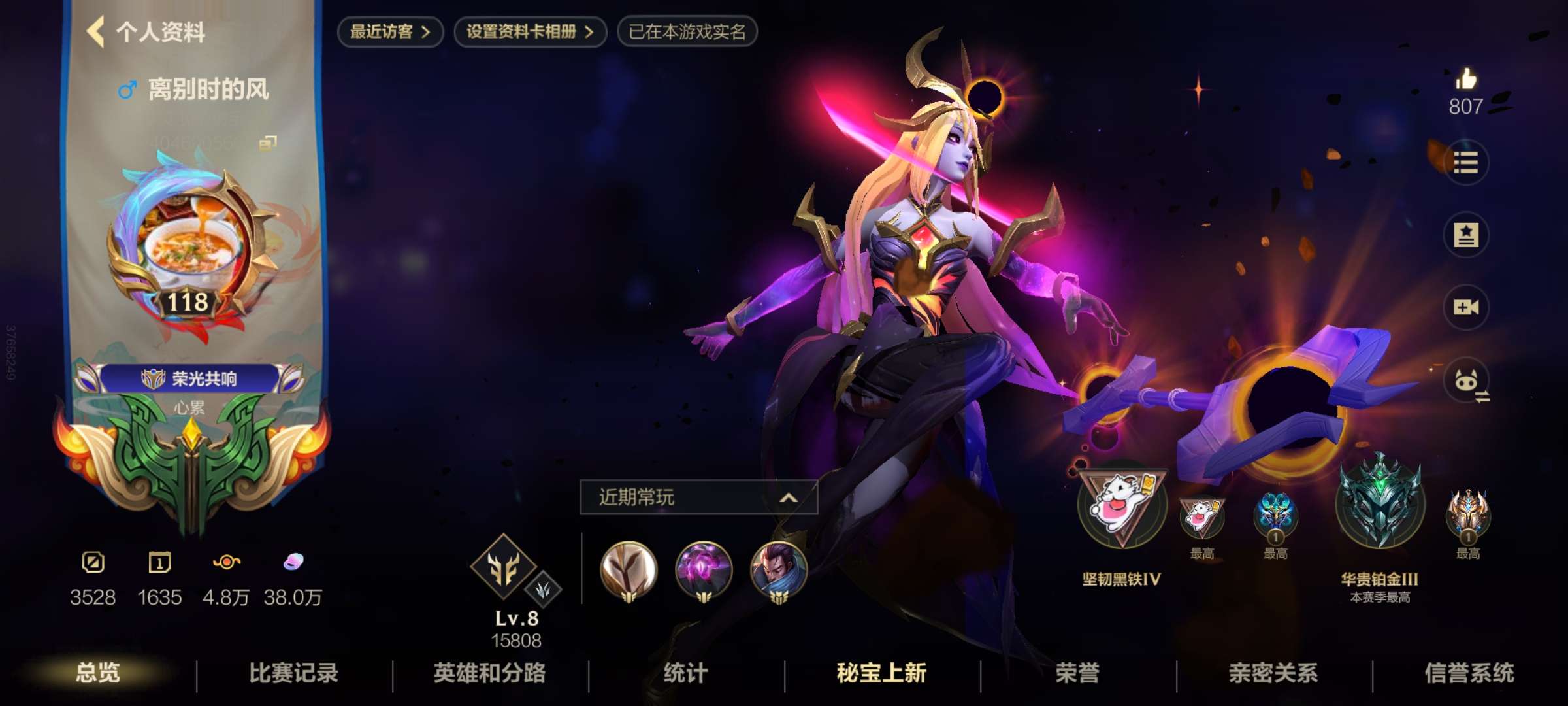The image size is (1568, 706).
Task: Go back via the 个人资料 arrow
Action: coord(97,29)
